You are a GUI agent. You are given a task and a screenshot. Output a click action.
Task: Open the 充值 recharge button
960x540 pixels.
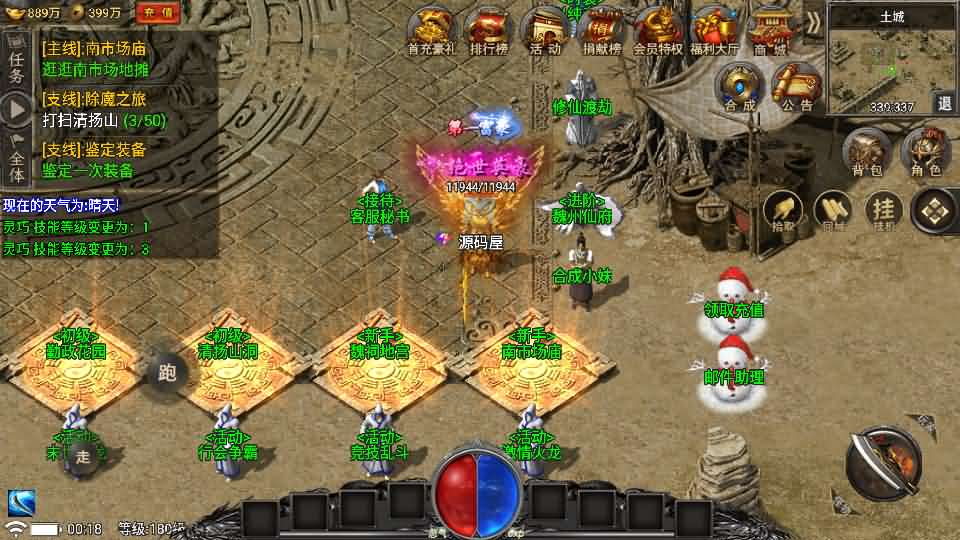[157, 12]
